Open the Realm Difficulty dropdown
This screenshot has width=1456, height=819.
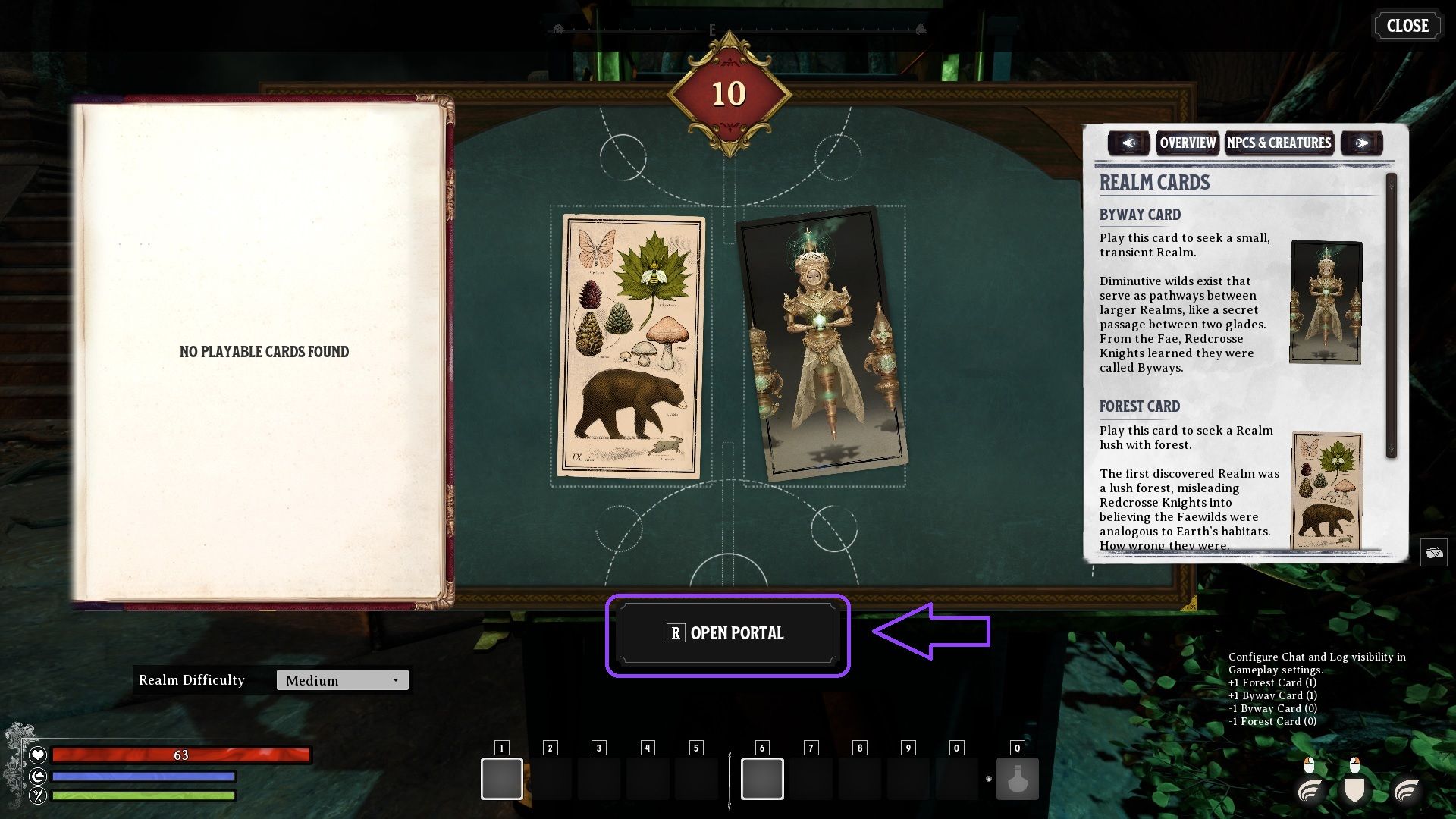(342, 680)
